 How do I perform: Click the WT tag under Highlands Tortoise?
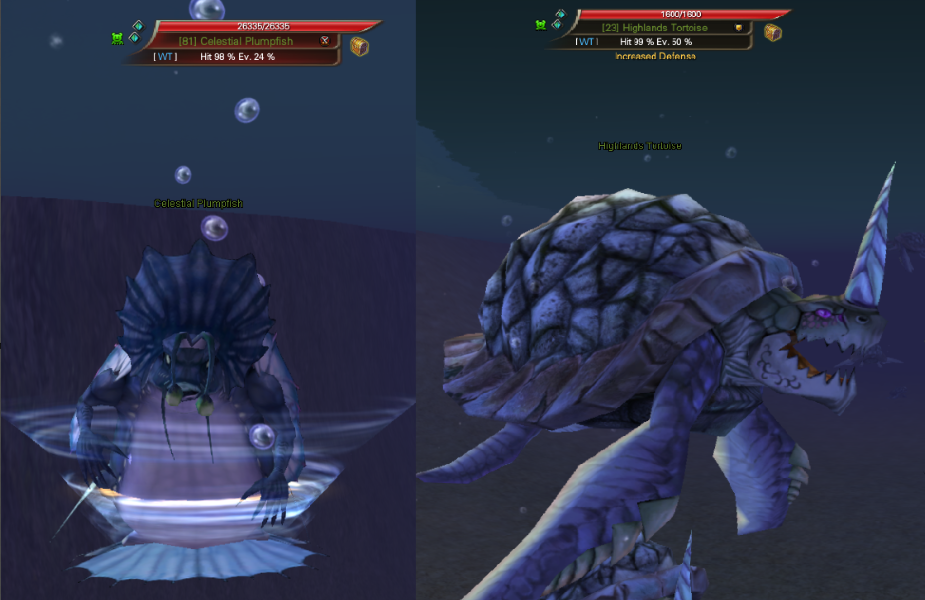coord(587,42)
